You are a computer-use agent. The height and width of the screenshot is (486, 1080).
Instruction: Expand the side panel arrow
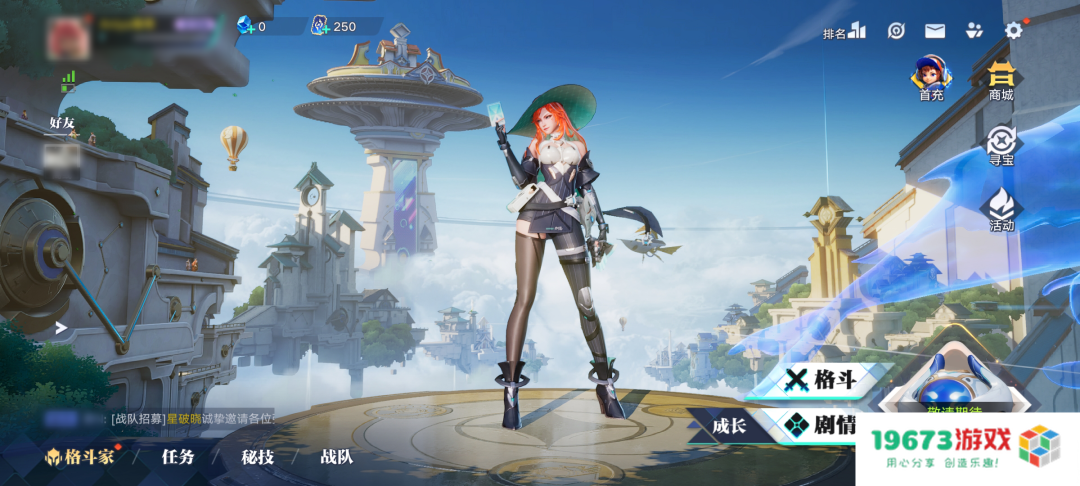pyautogui.click(x=61, y=327)
